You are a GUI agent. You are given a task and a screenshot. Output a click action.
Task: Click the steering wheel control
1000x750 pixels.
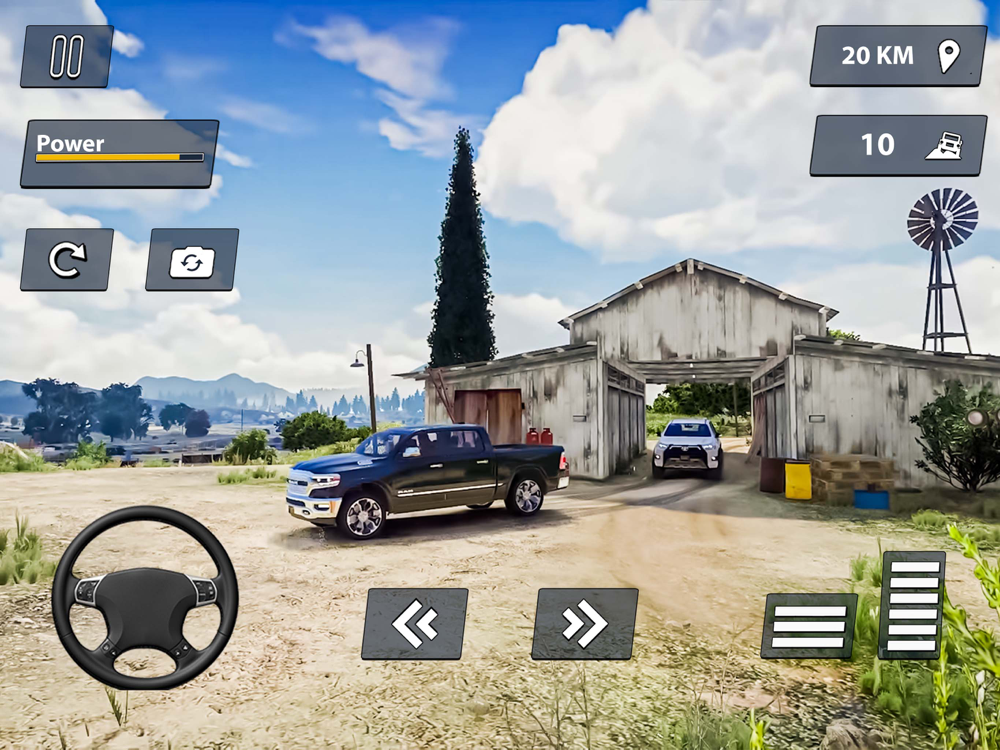click(x=145, y=597)
